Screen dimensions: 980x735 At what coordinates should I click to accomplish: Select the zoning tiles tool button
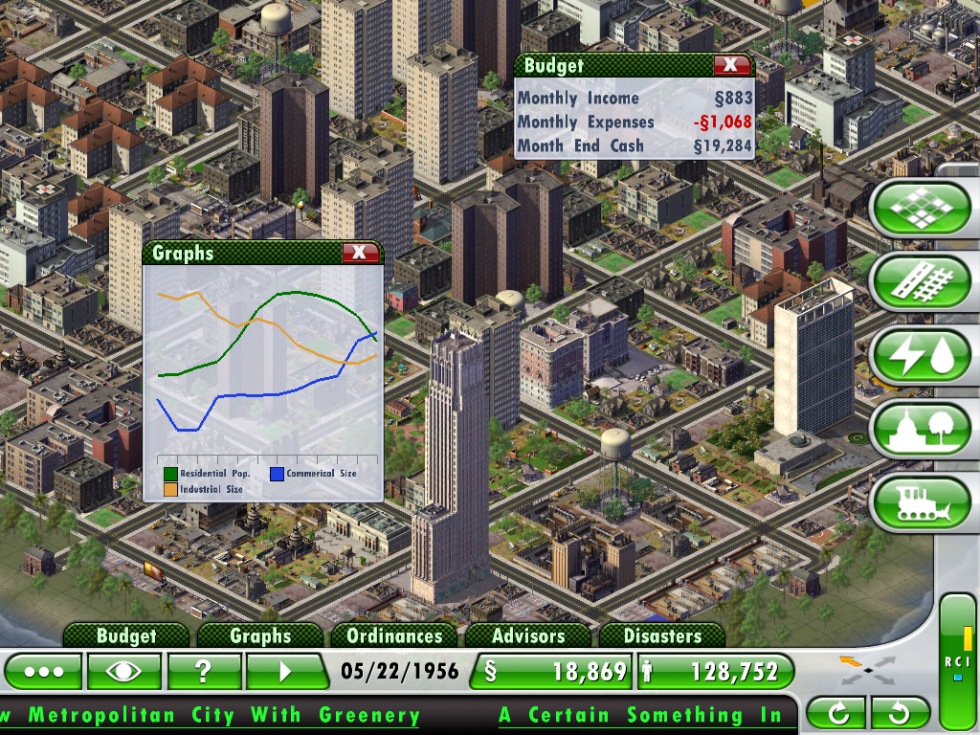921,209
